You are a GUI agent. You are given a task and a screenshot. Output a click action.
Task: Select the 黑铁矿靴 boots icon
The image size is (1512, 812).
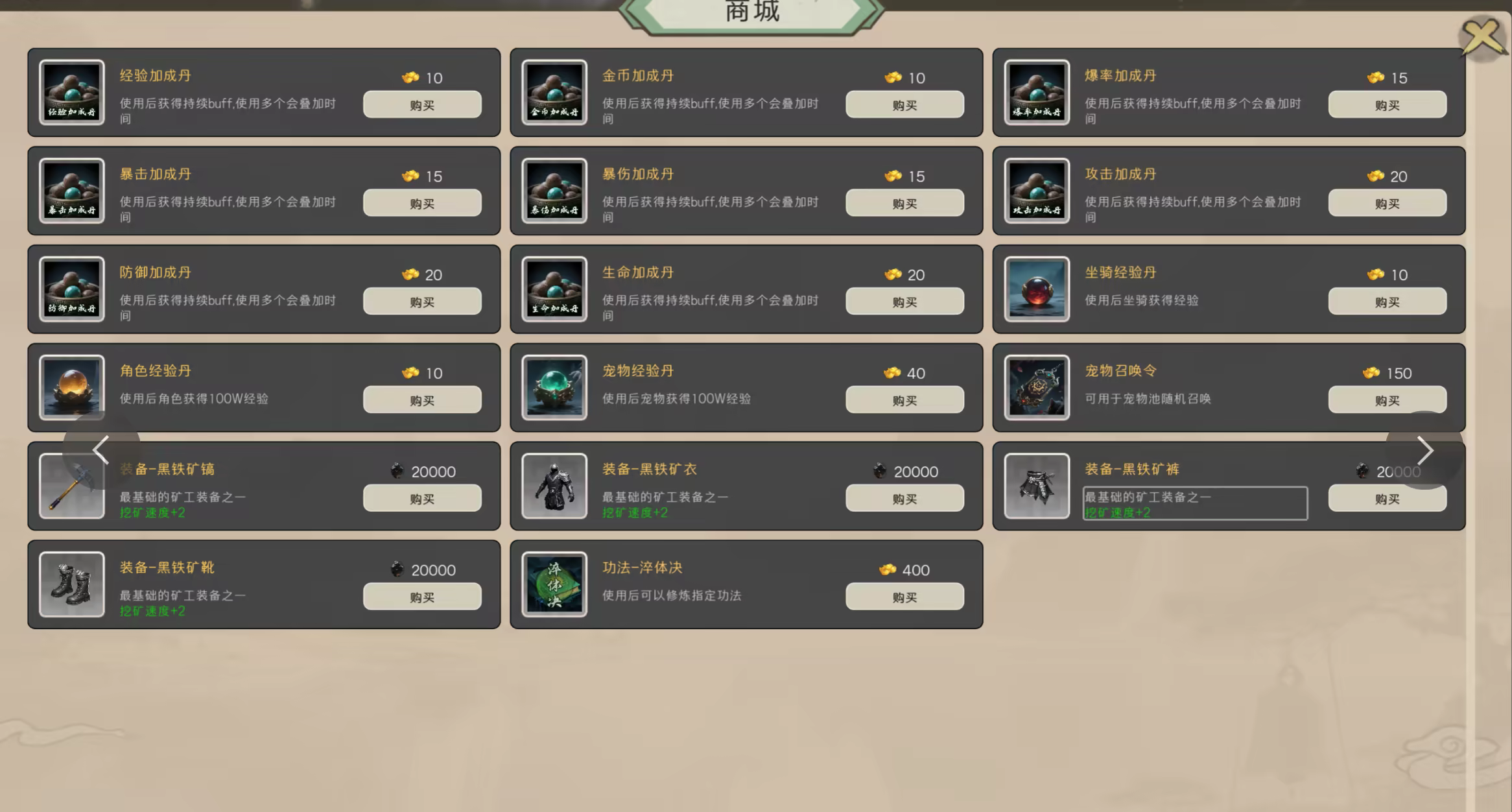coord(71,585)
